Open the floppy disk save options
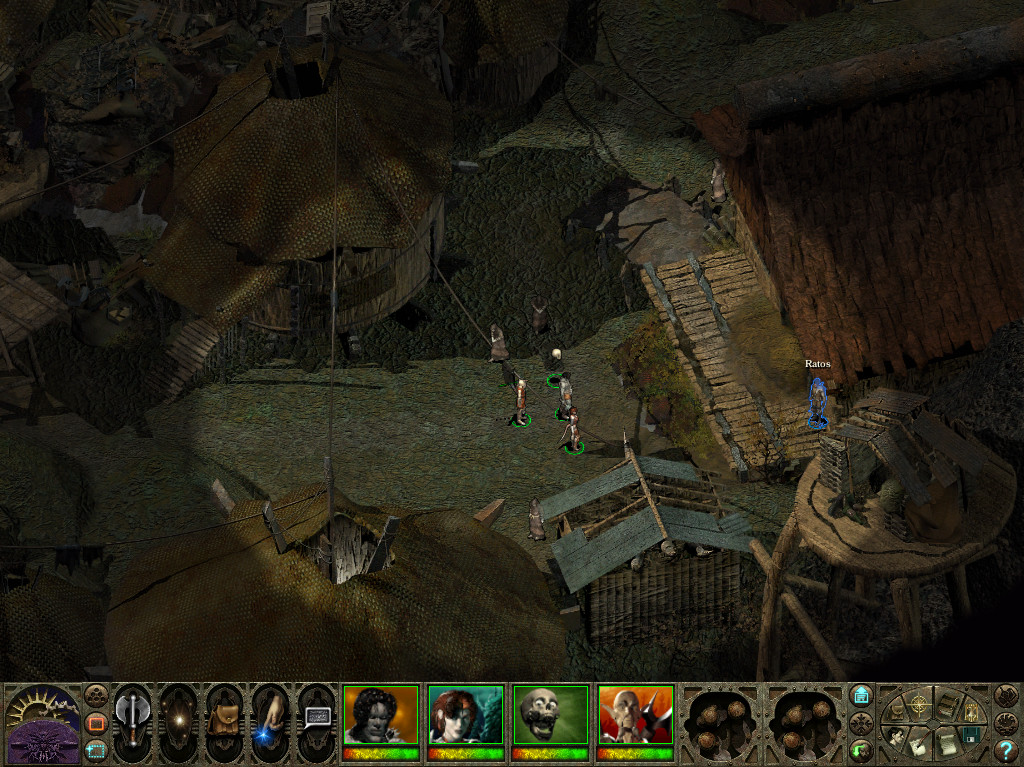 click(x=969, y=737)
